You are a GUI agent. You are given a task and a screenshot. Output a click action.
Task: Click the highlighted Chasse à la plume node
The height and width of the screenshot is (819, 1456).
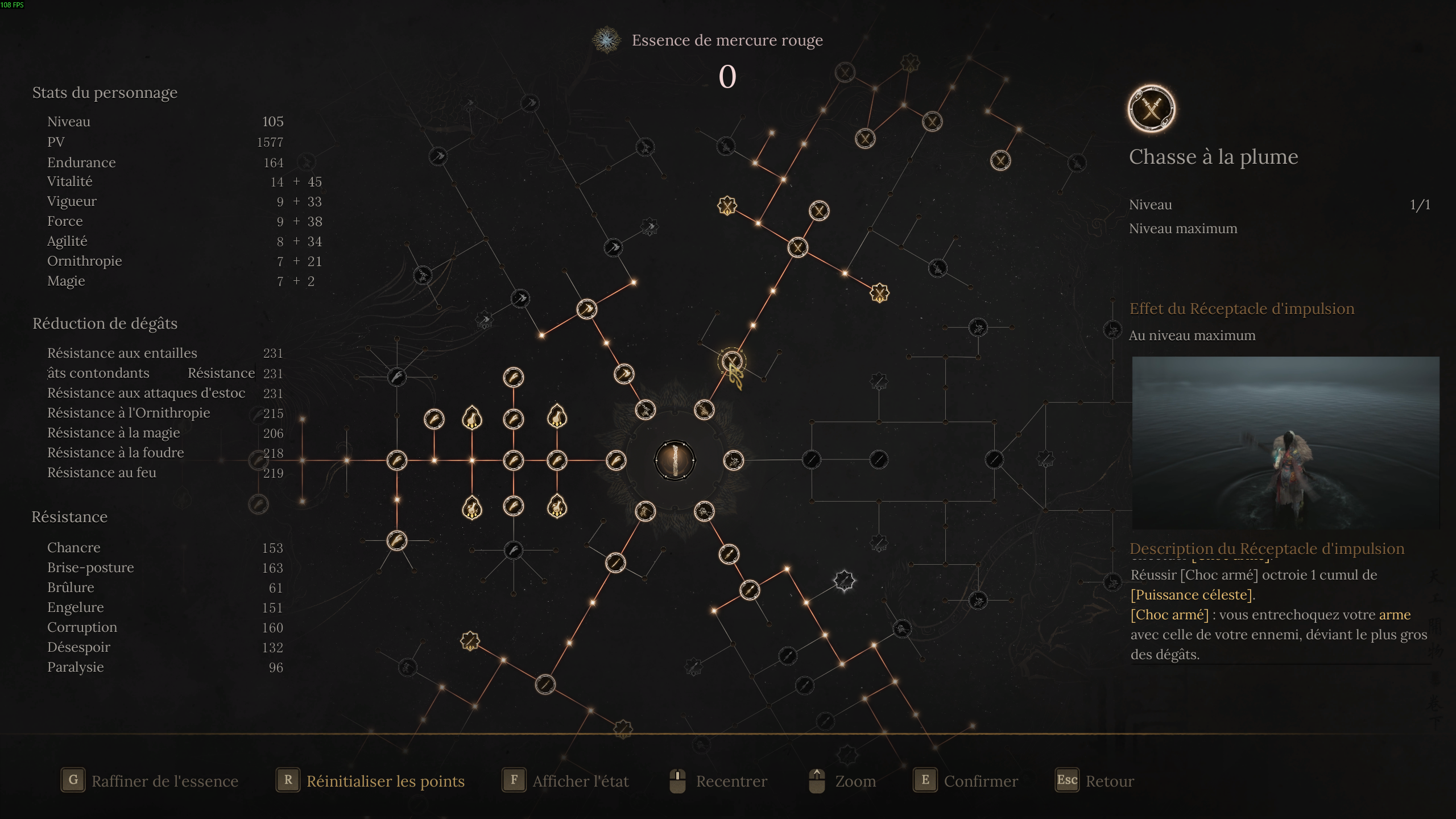click(731, 361)
